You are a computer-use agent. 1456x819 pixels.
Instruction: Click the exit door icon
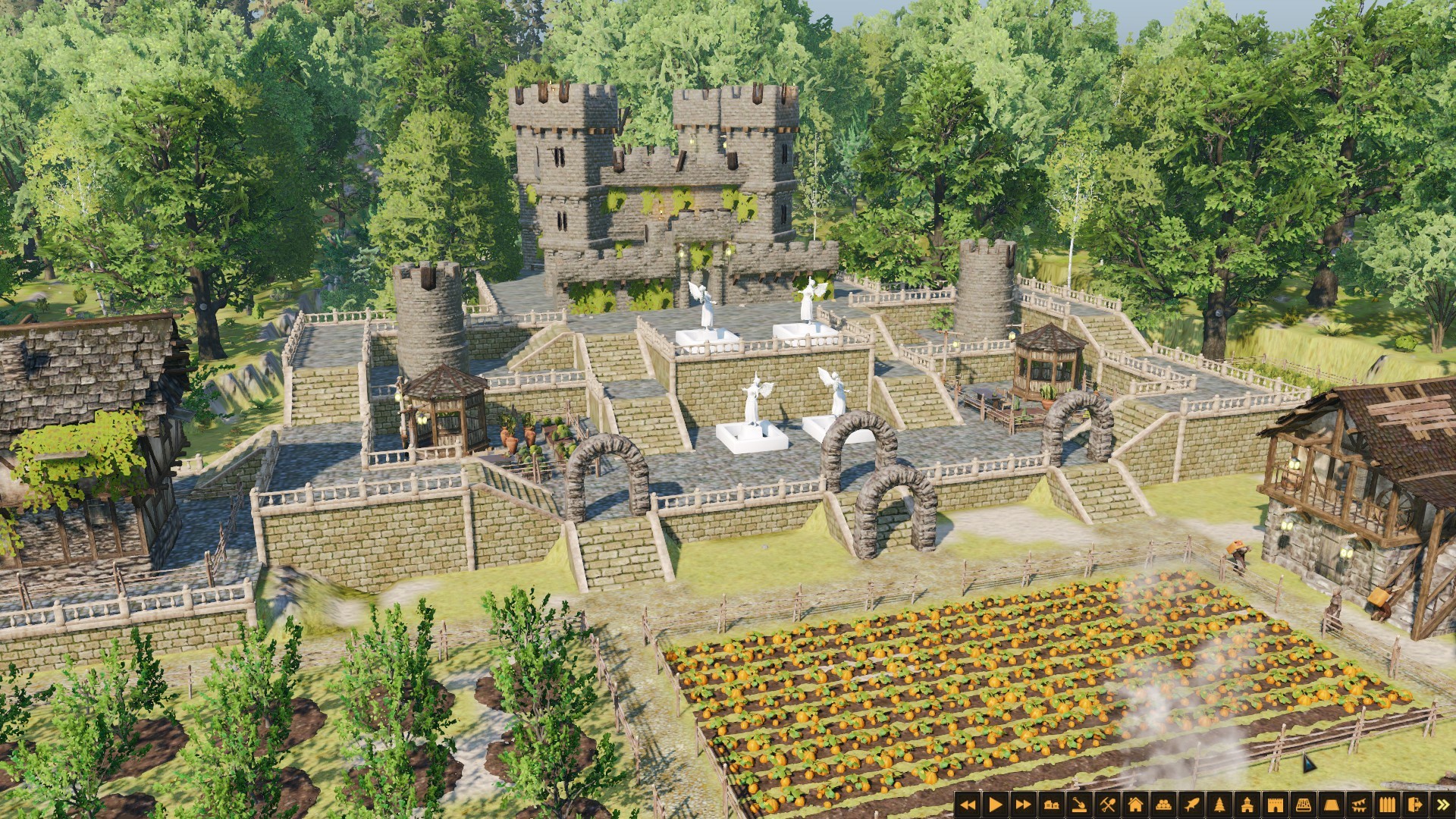click(x=1415, y=805)
